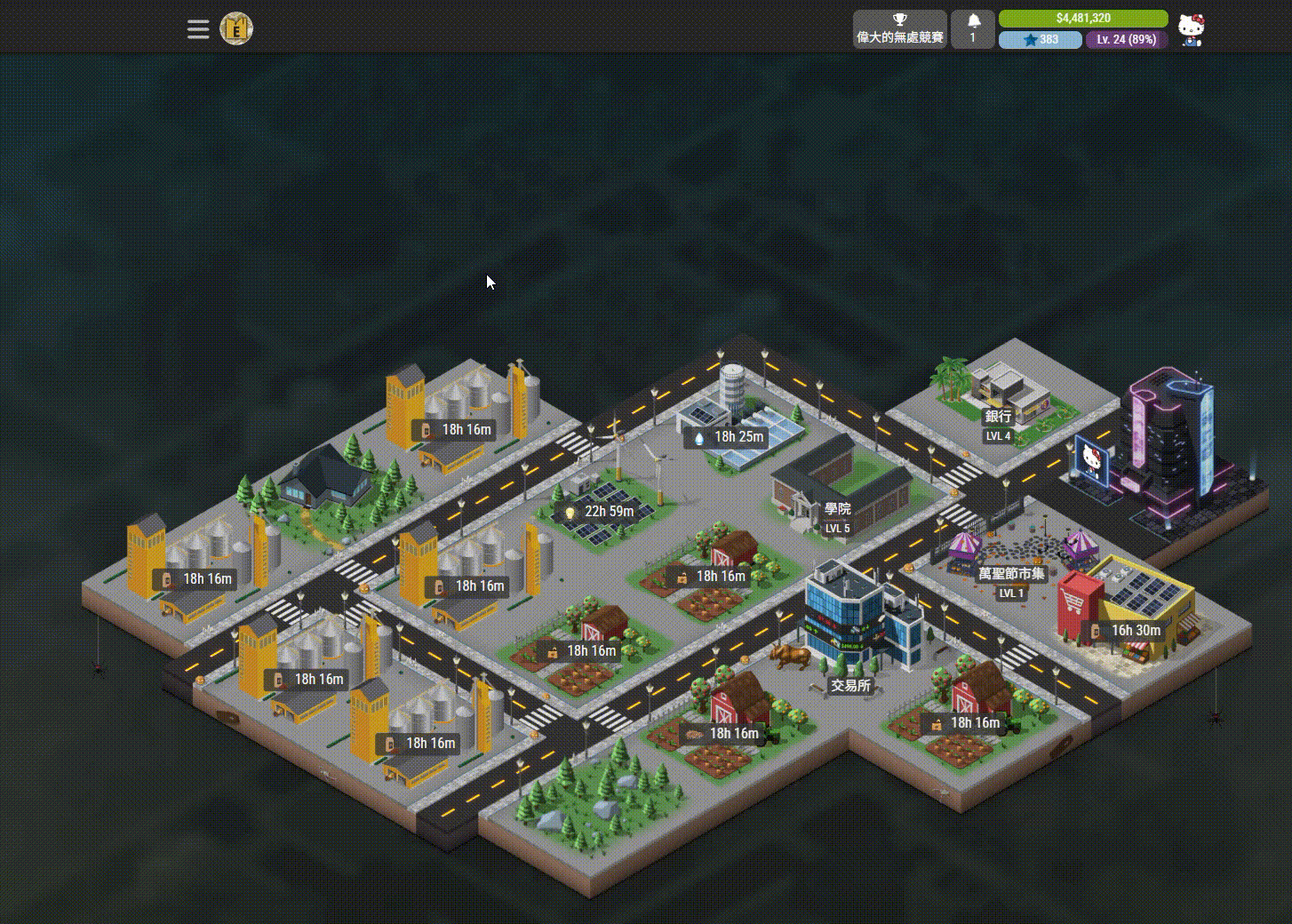
Task: Click the gold E encyclopedia icon
Action: click(x=236, y=29)
